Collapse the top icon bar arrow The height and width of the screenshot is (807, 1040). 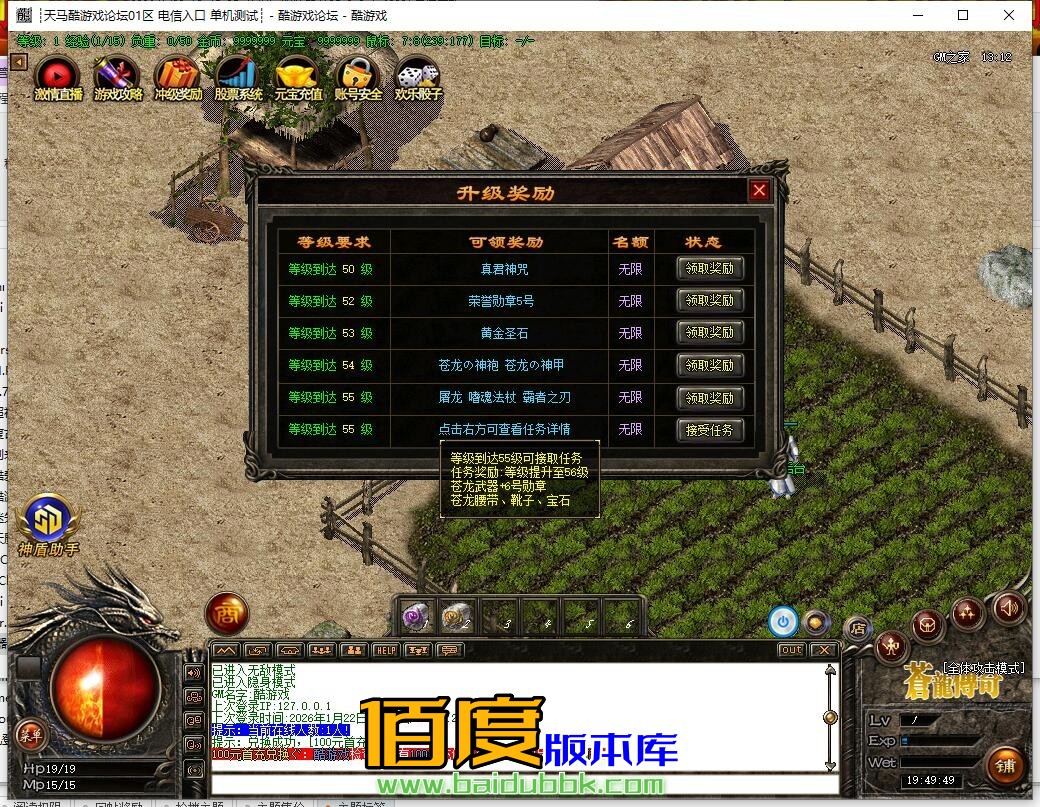[x=19, y=62]
